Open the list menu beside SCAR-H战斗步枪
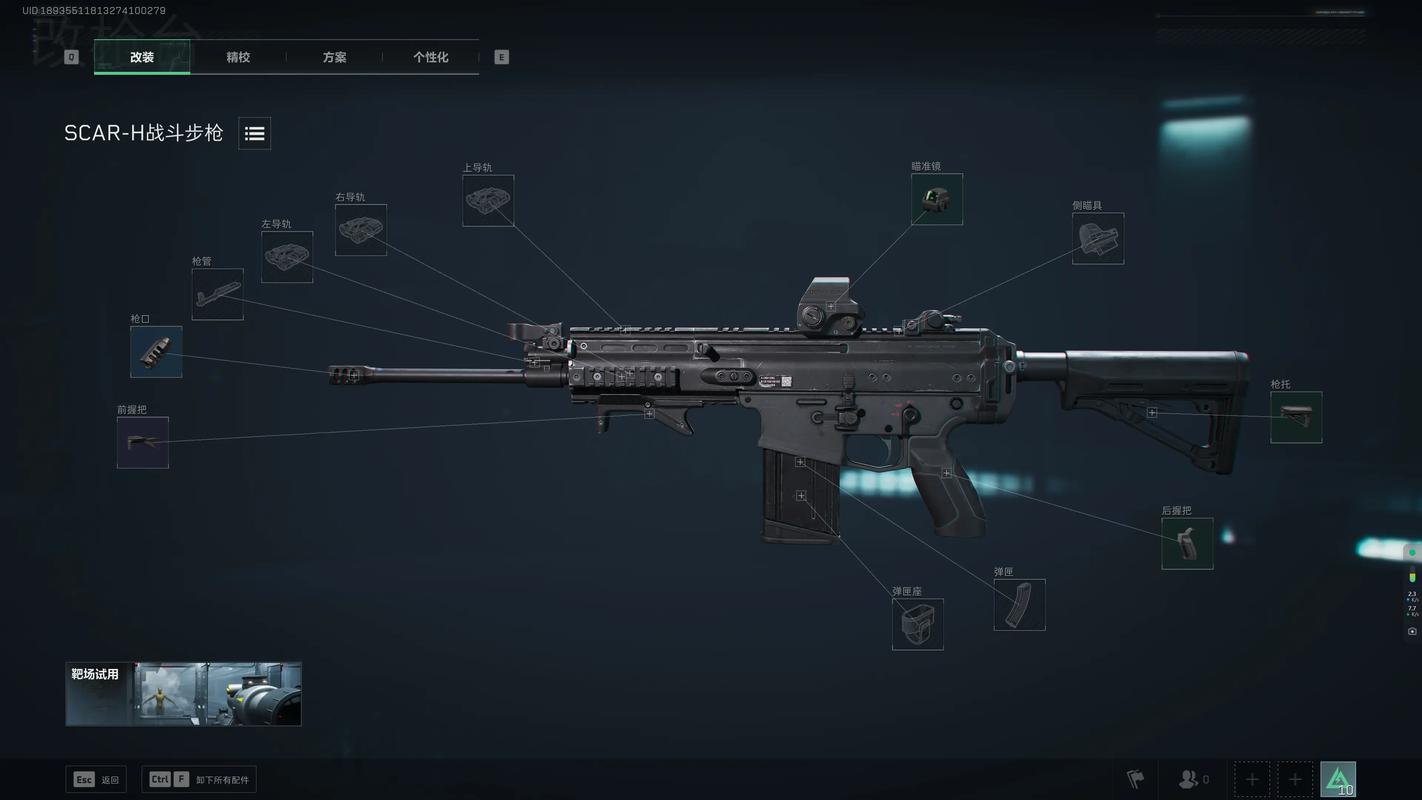1422x800 pixels. click(x=254, y=133)
